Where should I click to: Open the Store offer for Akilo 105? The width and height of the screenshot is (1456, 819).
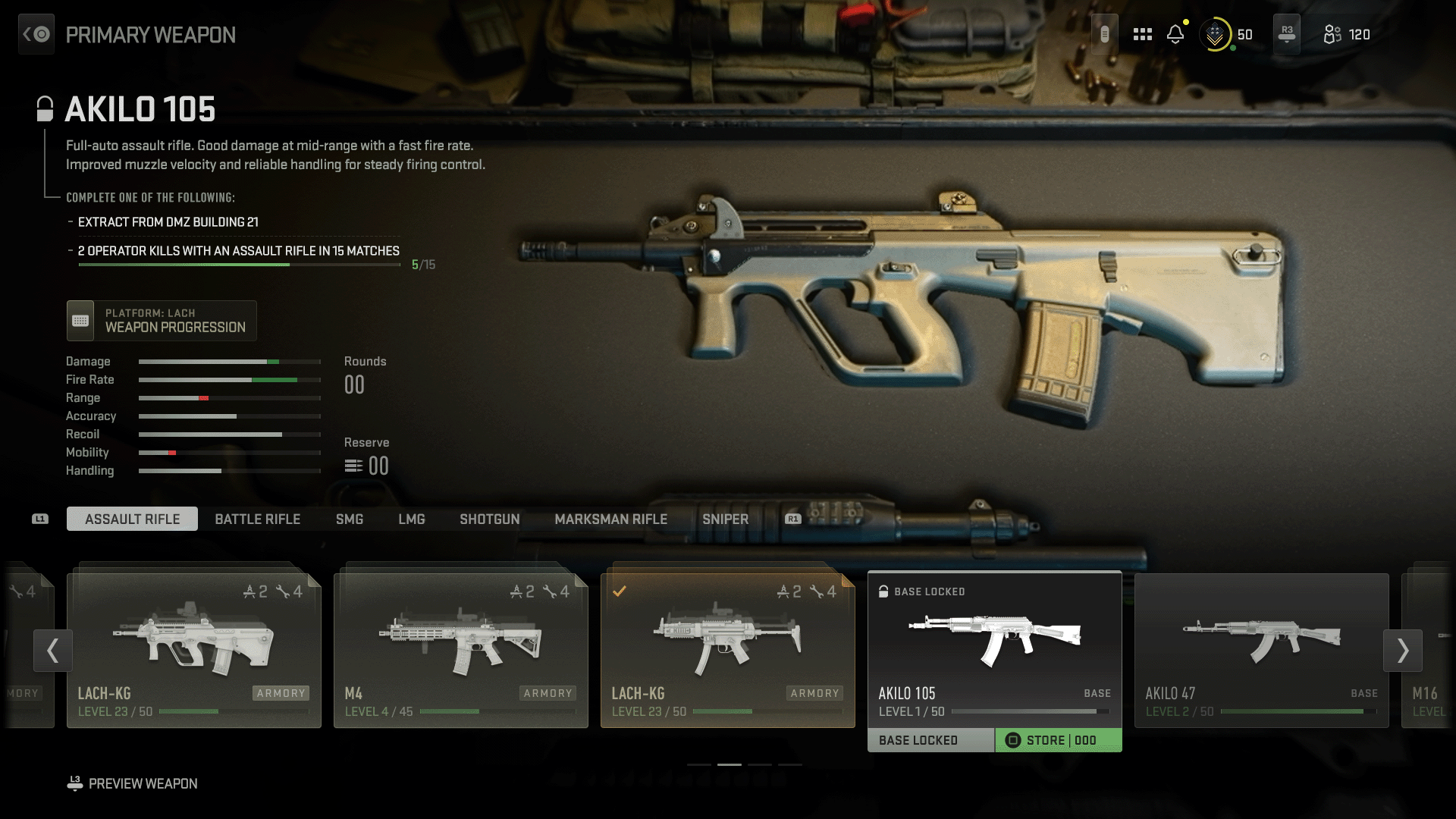(1059, 740)
